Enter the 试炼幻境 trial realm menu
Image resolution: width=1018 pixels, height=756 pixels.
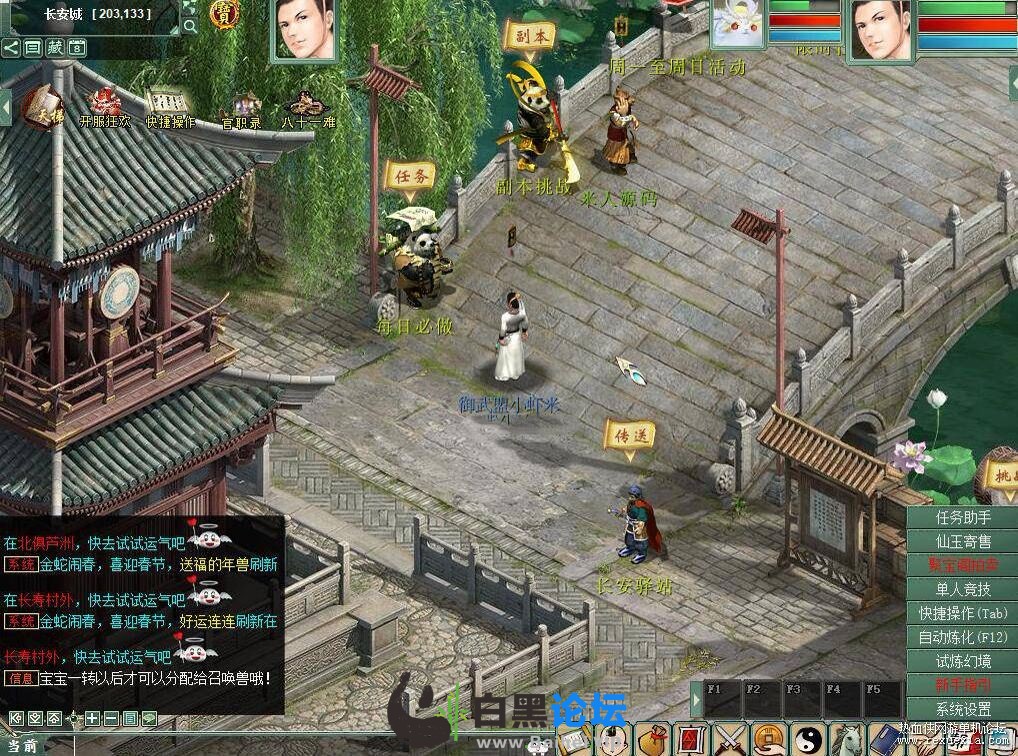tap(963, 661)
